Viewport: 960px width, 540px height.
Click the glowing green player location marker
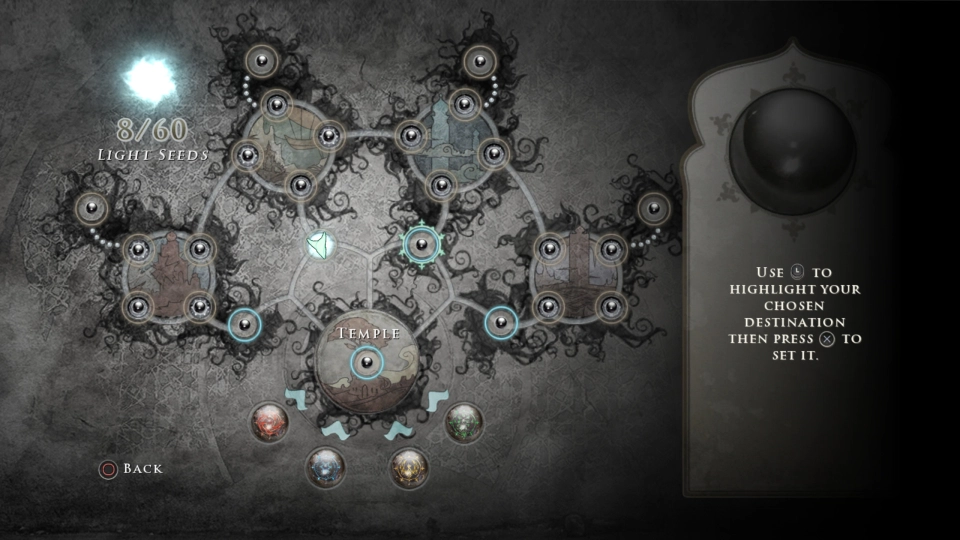pos(320,244)
